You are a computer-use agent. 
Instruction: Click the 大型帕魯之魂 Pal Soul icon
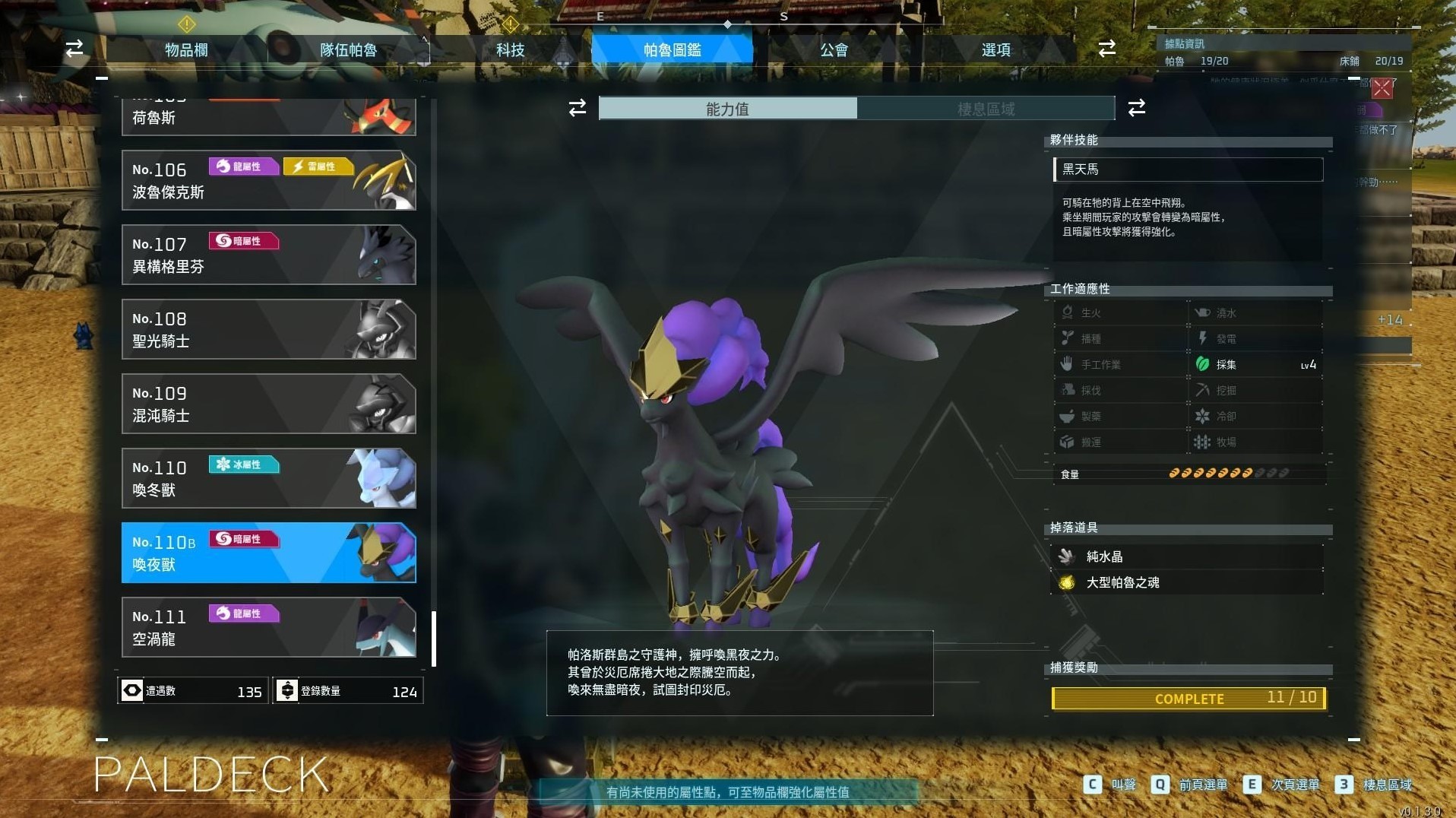tap(1066, 582)
